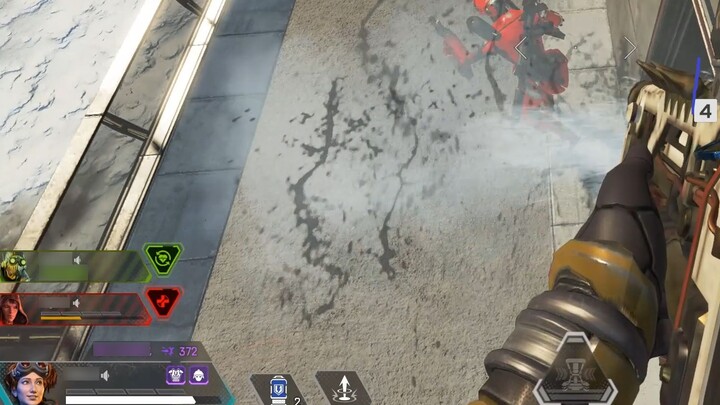
Task: Toggle the first teammate's voice speaker icon
Action: pos(76,261)
